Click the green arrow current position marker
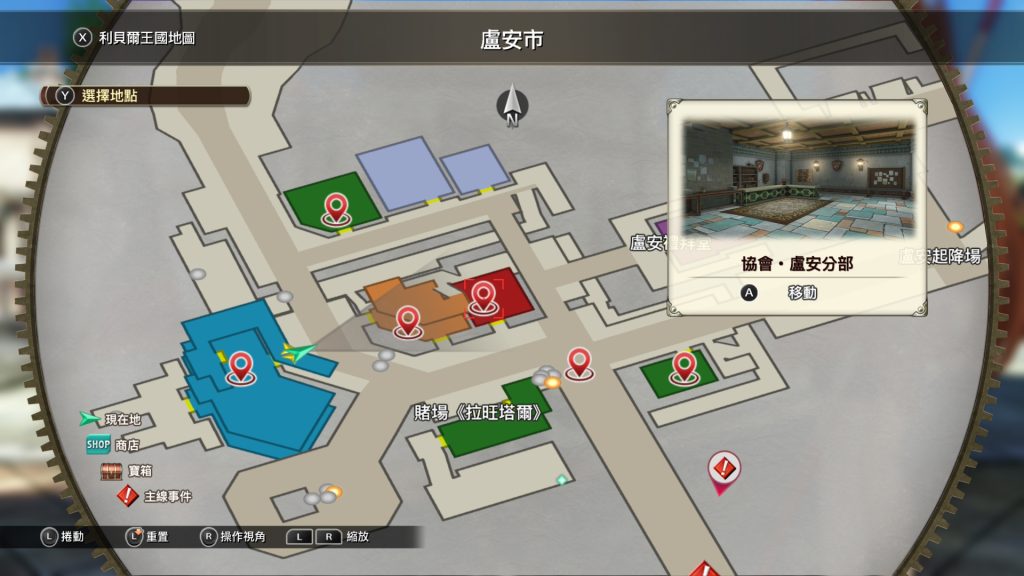 (x=298, y=351)
